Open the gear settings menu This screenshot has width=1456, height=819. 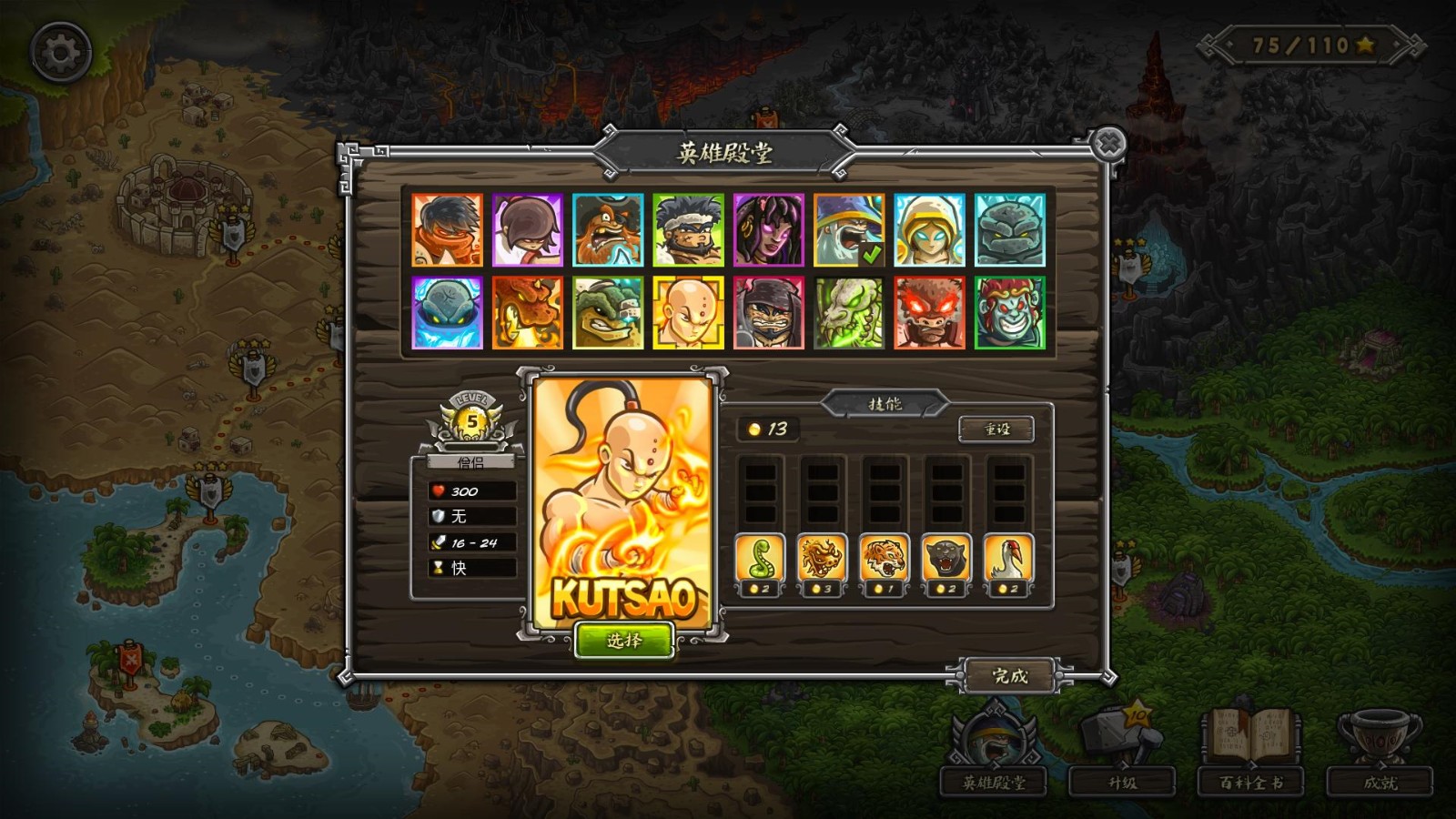60,53
